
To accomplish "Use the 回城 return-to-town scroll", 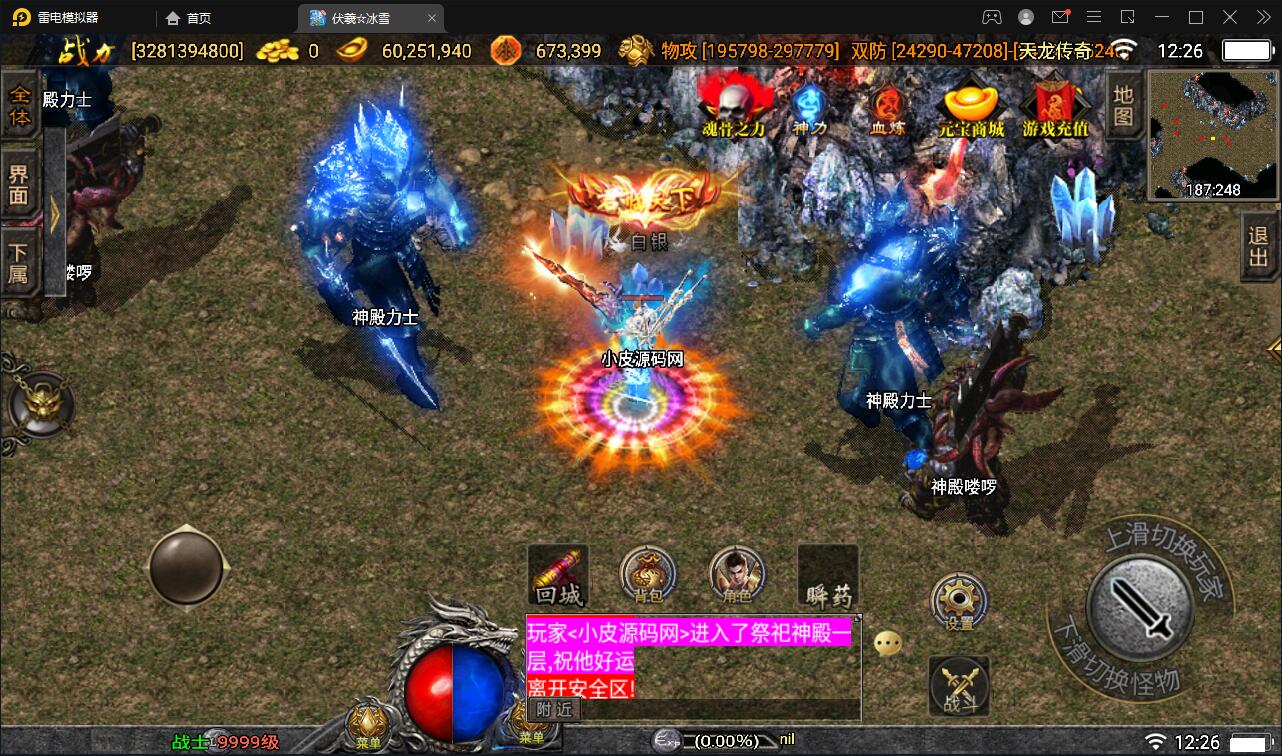I will (557, 577).
